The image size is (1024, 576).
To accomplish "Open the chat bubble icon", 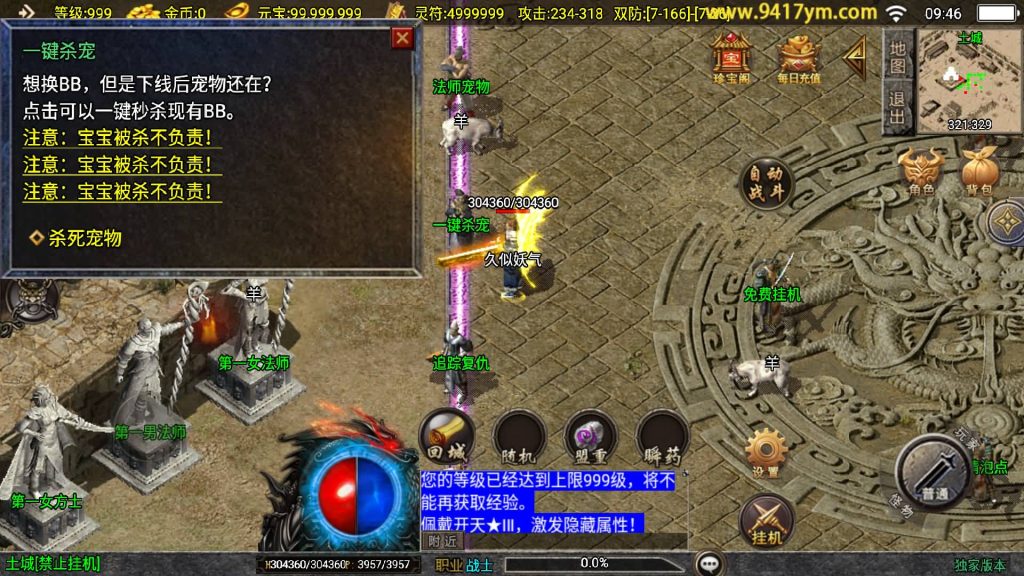I will pyautogui.click(x=710, y=563).
